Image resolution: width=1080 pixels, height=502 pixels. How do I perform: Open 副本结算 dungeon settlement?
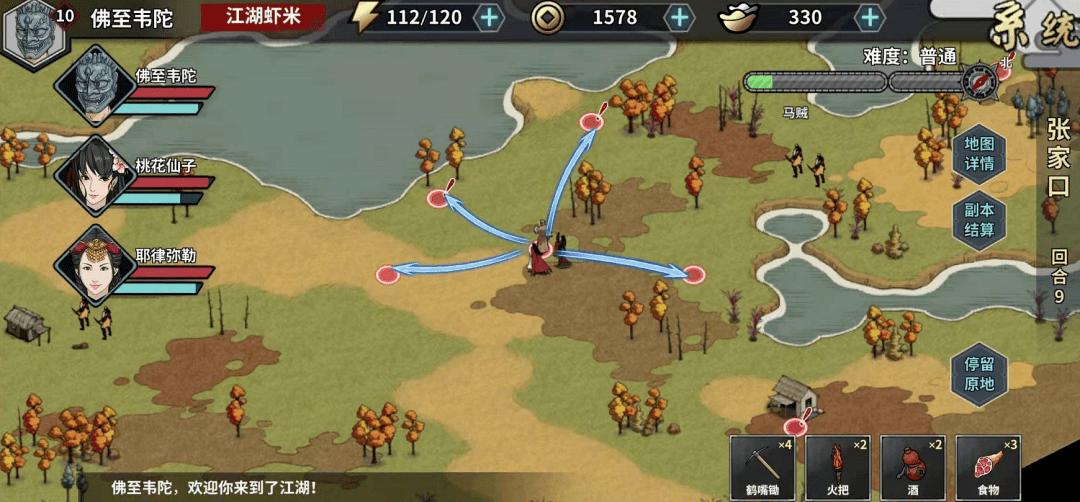(x=979, y=220)
